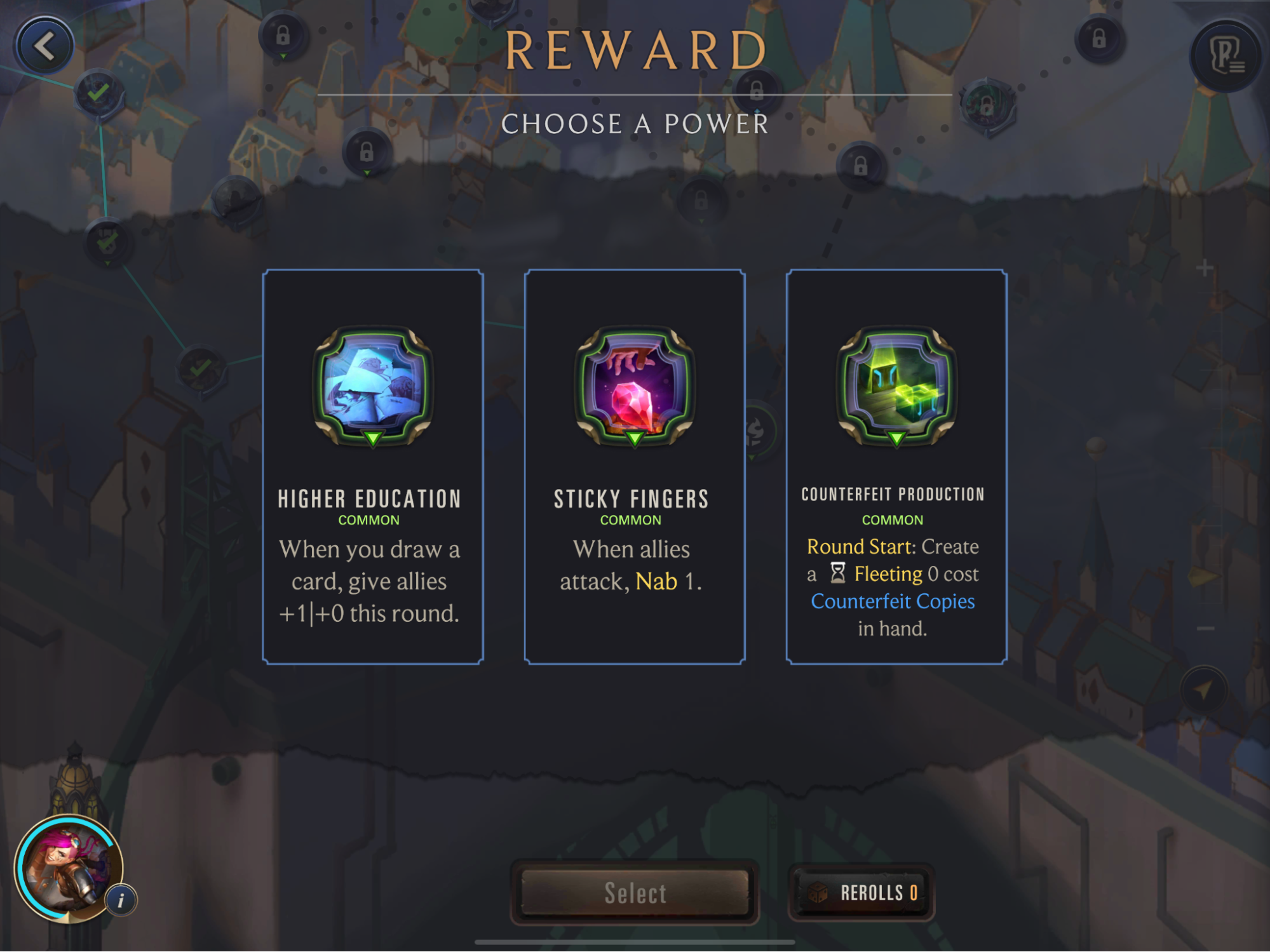This screenshot has height=952, width=1270.
Task: Confirm choice with the Select button
Action: pos(635,892)
